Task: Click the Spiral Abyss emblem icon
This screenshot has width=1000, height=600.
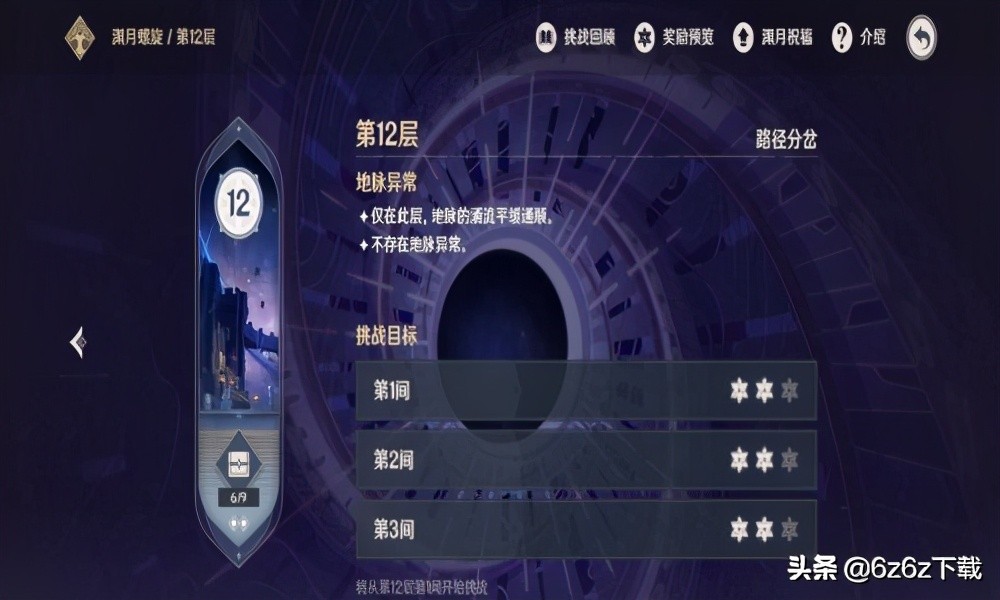Action: point(80,38)
